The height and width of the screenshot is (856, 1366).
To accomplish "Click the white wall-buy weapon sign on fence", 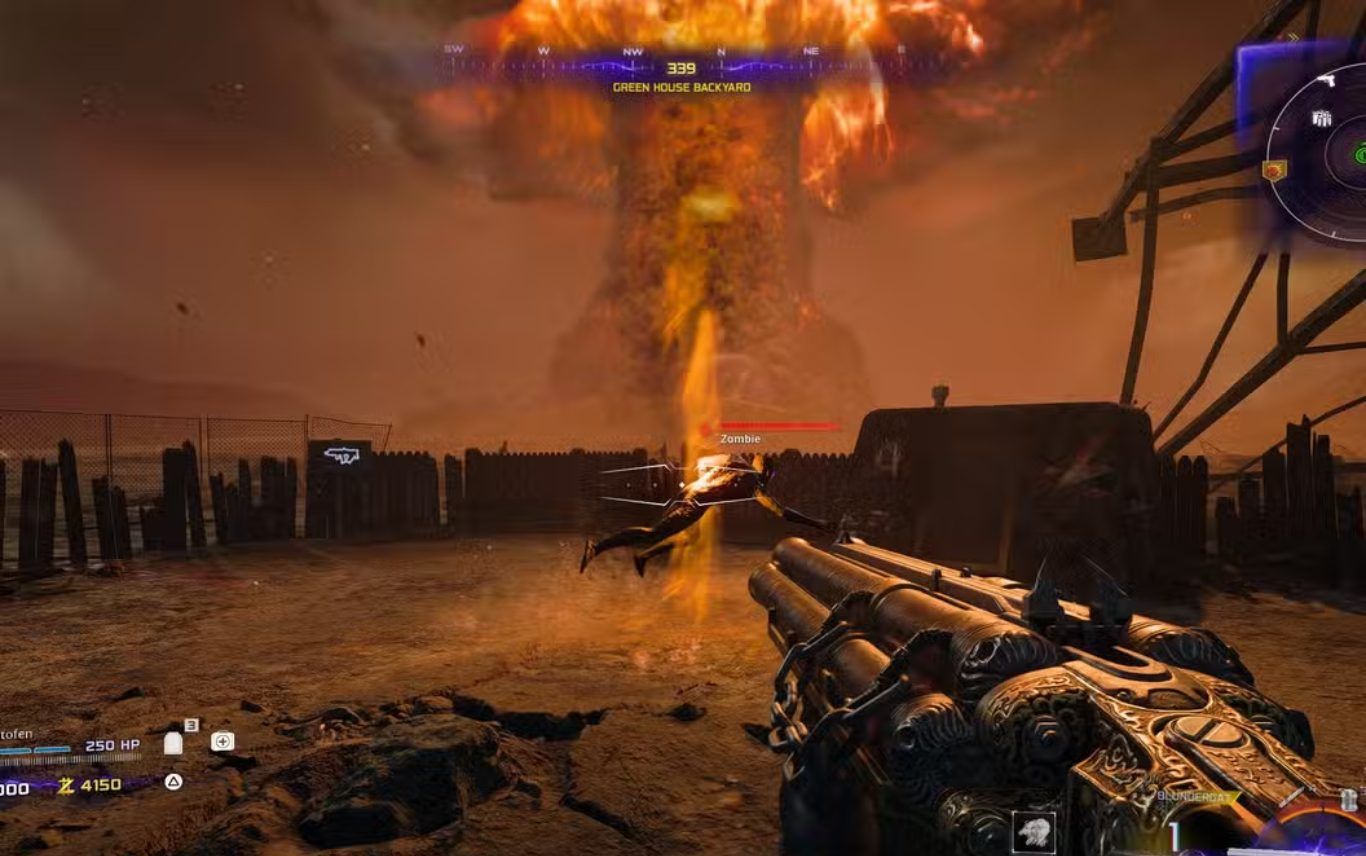I will [x=340, y=456].
